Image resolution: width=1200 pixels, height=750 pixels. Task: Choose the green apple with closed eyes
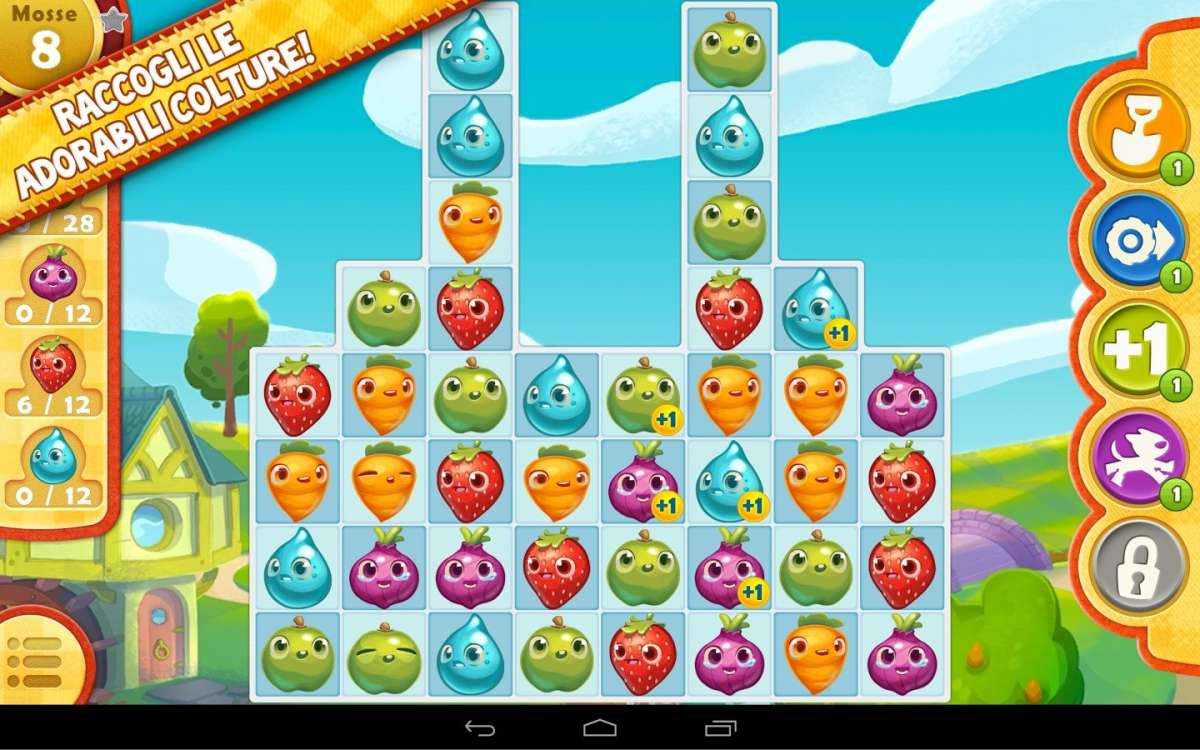pyautogui.click(x=384, y=656)
